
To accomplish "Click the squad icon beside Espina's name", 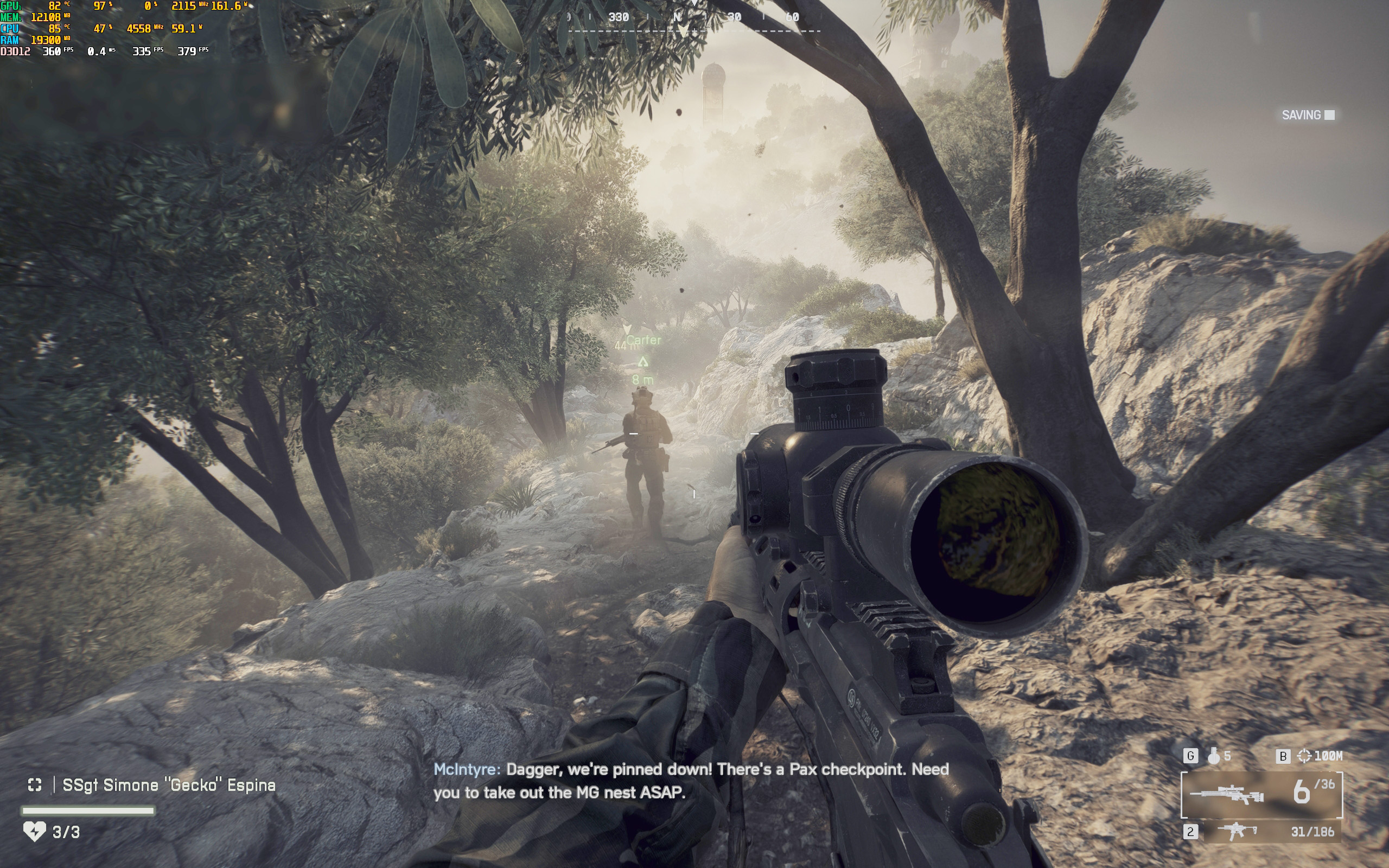I will pyautogui.click(x=35, y=785).
